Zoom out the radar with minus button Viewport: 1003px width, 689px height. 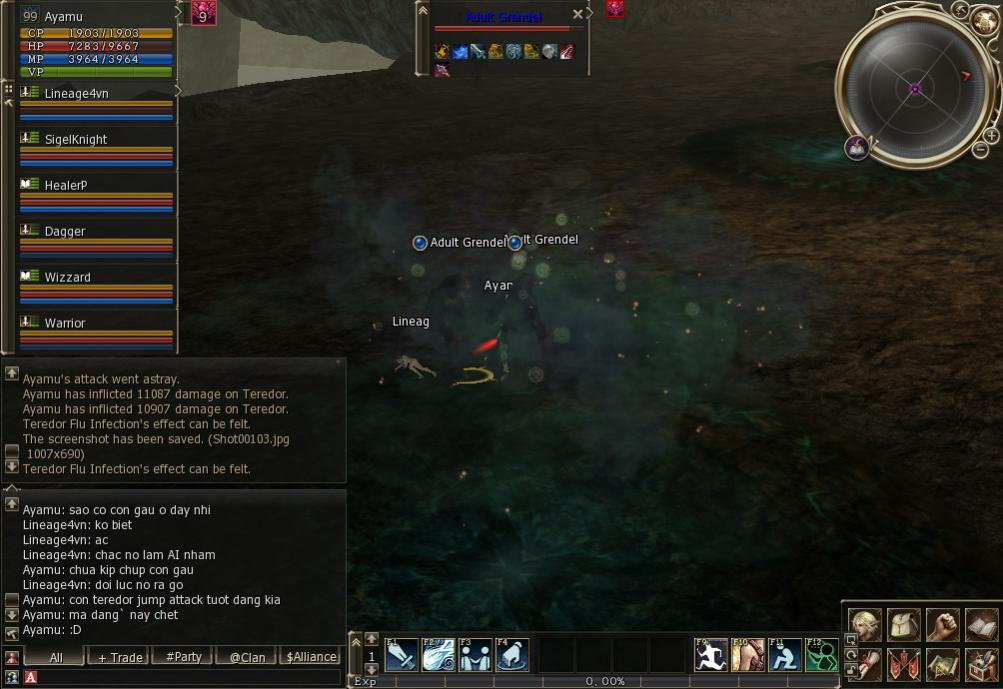click(x=980, y=150)
